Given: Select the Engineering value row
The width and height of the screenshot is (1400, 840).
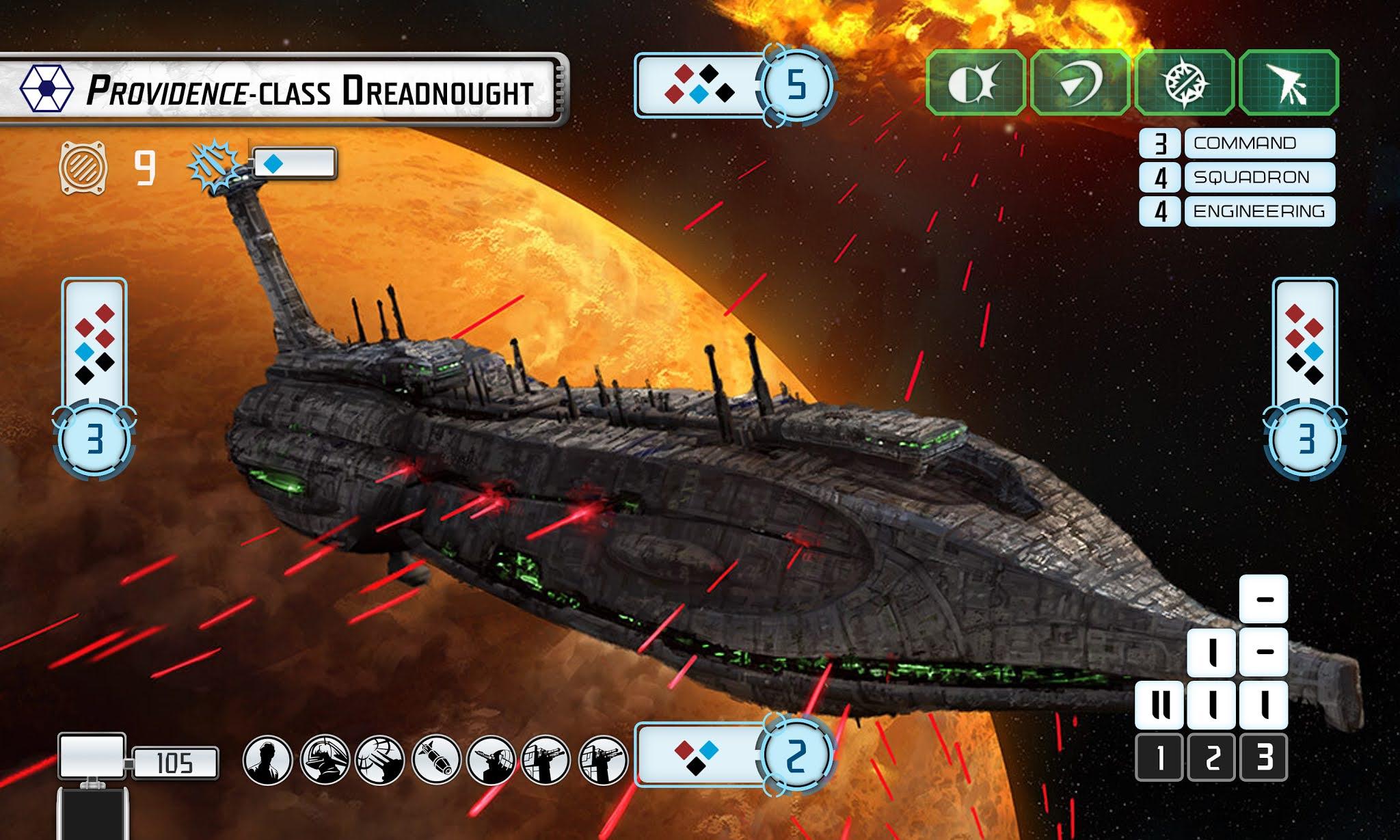Looking at the screenshot, I should 1237,211.
